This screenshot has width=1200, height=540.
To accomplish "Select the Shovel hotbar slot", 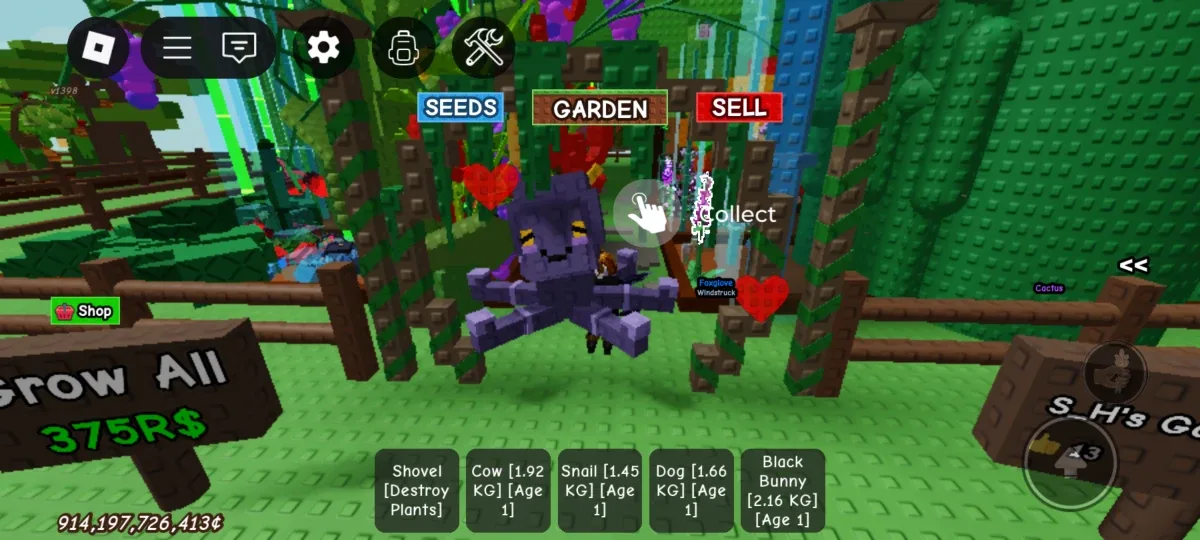I will coord(417,490).
